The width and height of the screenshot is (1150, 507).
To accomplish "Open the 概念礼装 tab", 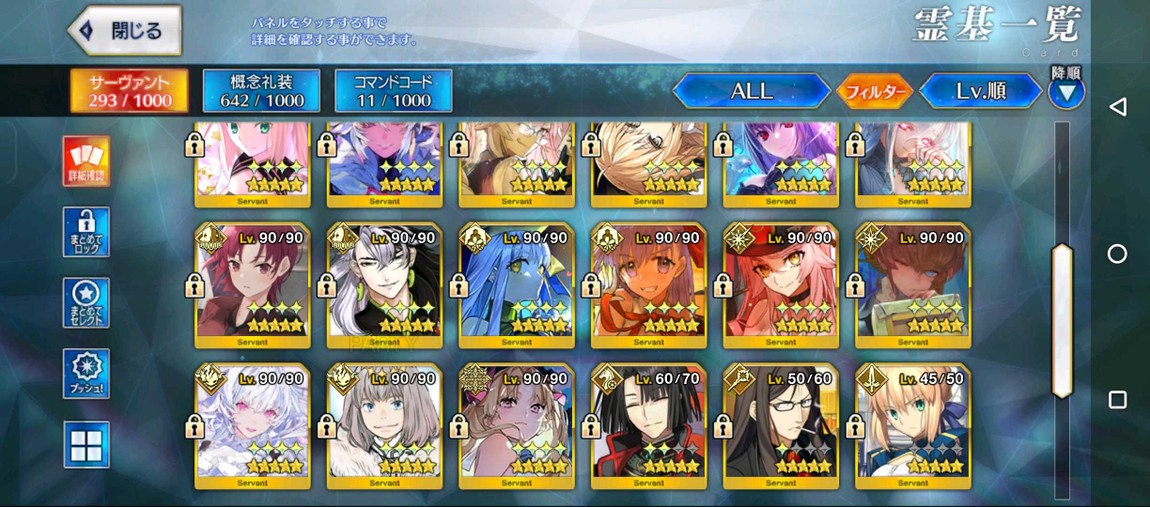I will [261, 90].
